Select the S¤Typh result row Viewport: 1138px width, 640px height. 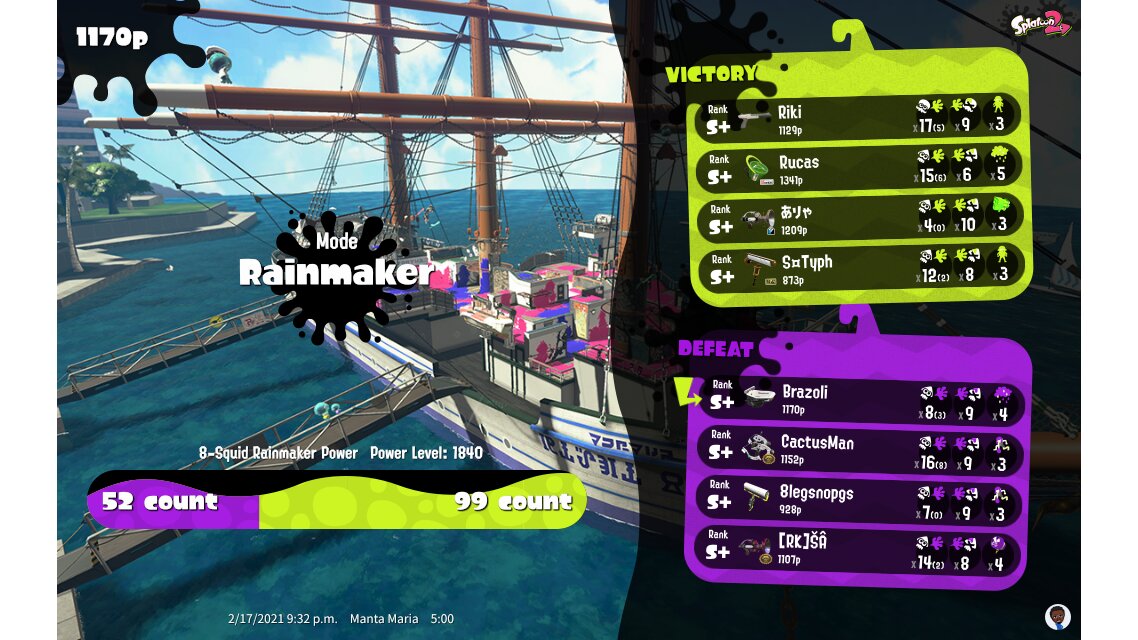pyautogui.click(x=858, y=269)
